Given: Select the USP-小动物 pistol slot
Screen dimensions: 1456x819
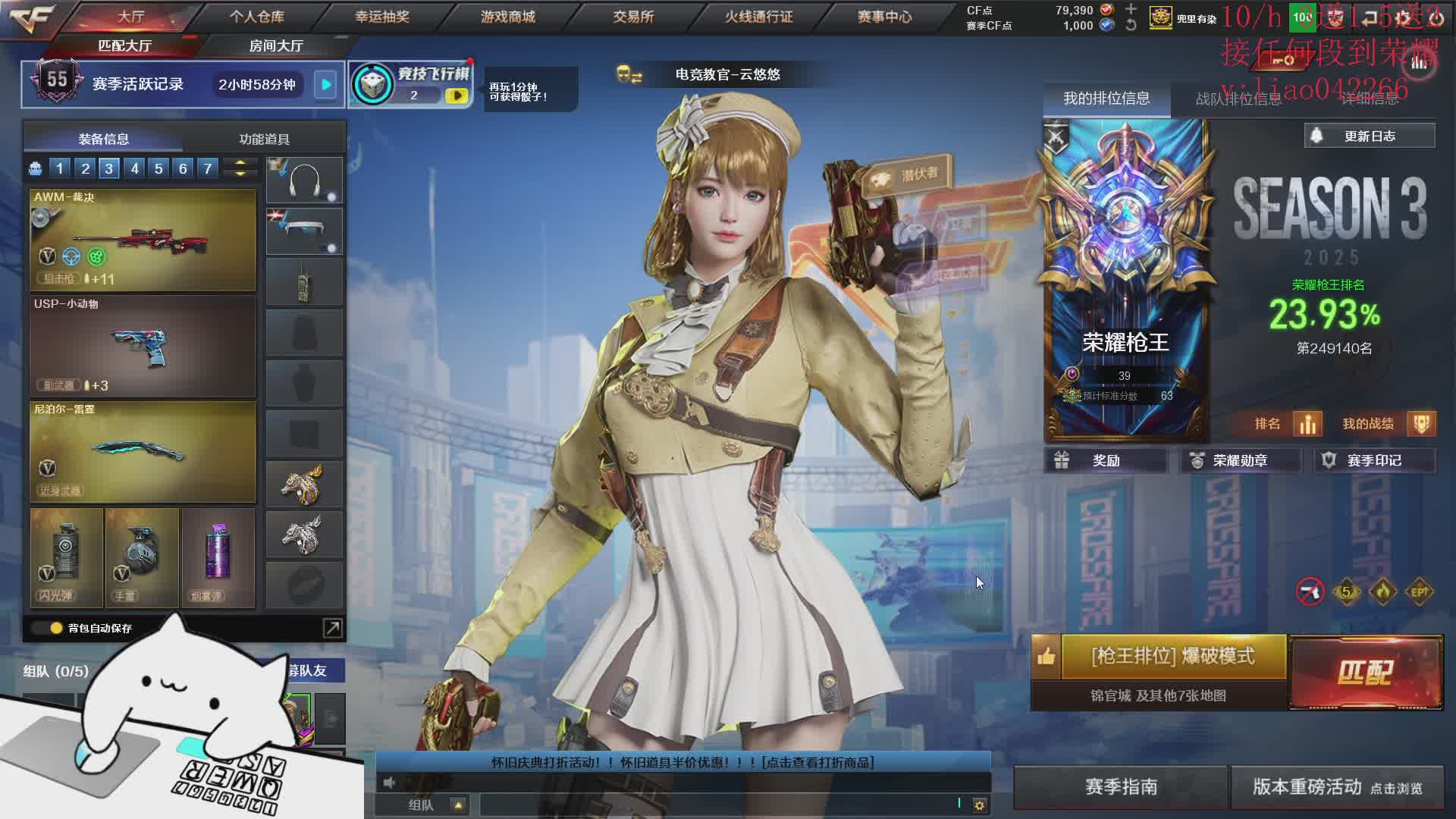Looking at the screenshot, I should point(143,347).
